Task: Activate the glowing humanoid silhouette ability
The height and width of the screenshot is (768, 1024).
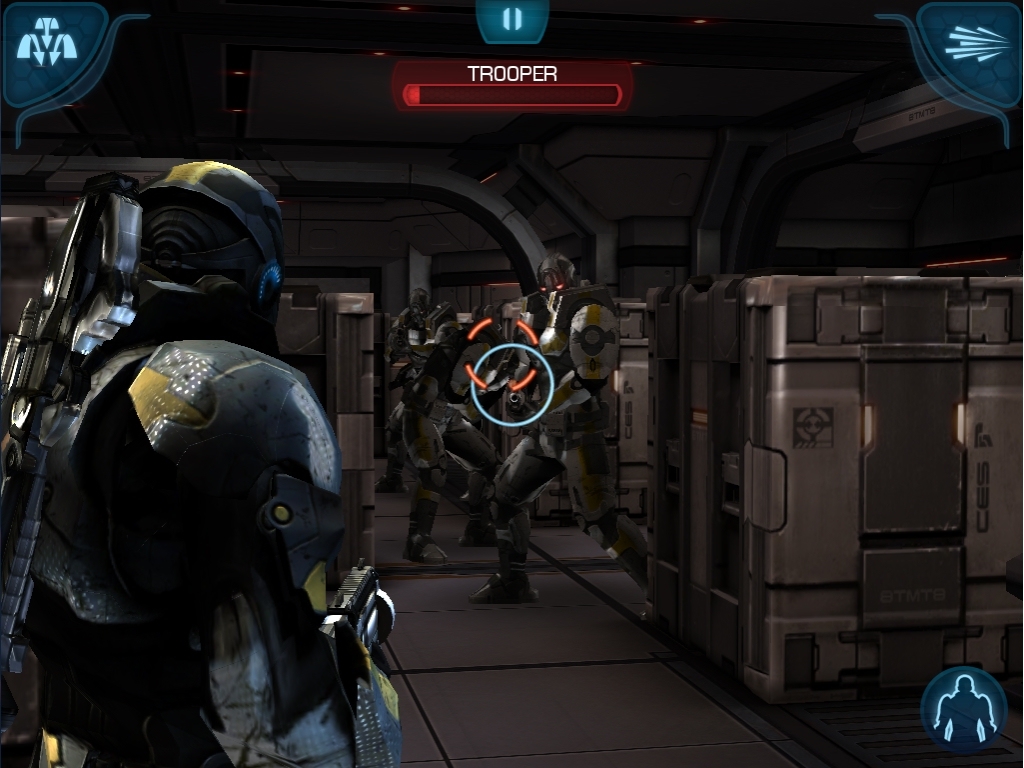Action: [964, 708]
